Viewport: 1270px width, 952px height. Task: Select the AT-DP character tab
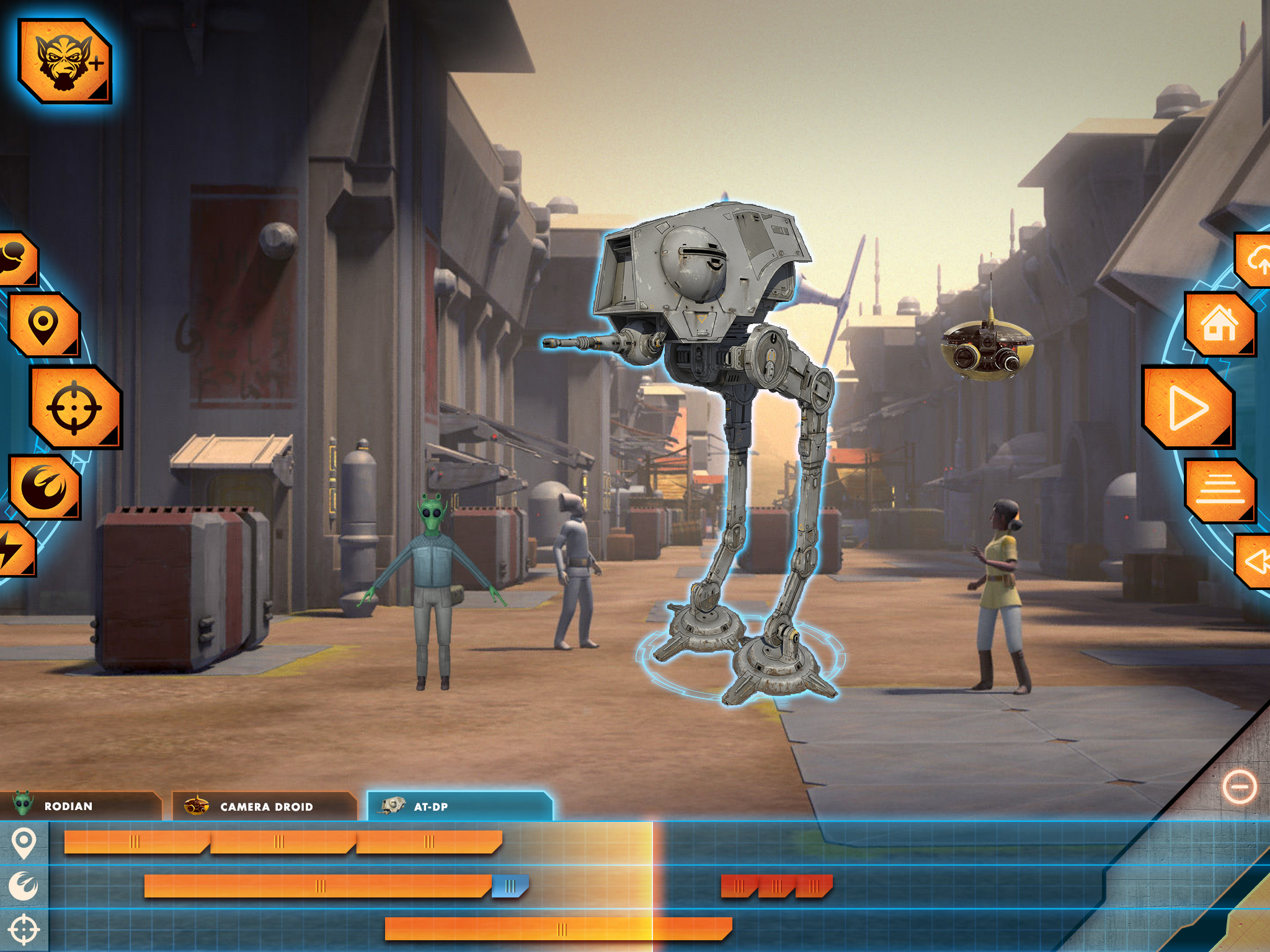(x=459, y=806)
